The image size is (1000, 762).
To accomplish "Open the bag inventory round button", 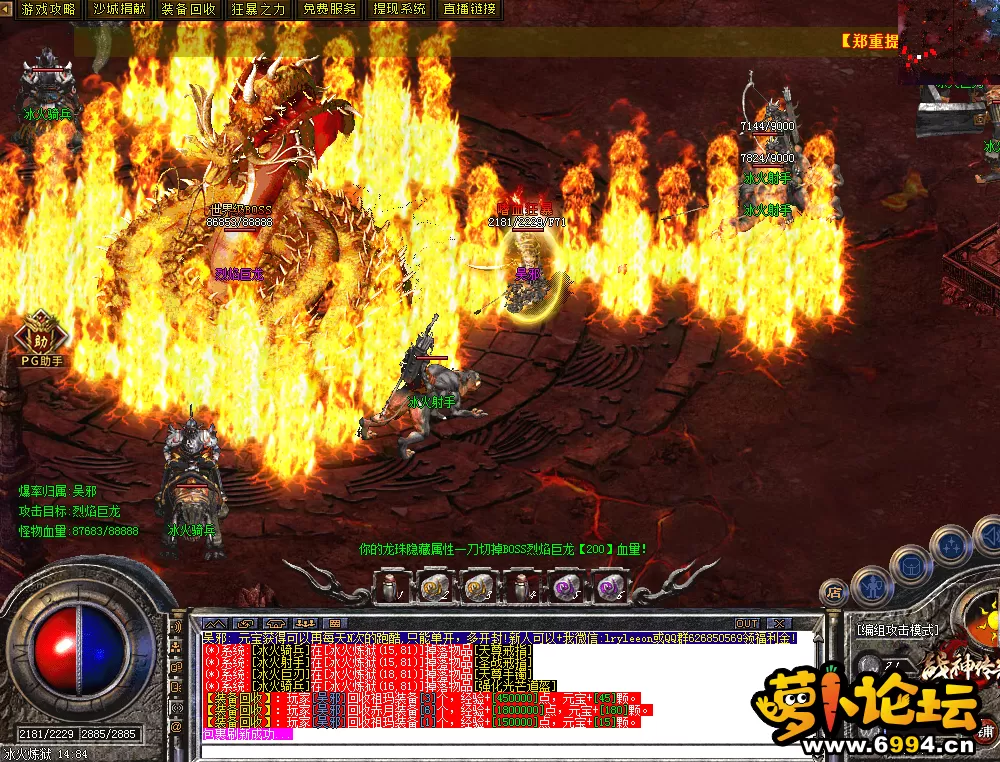I will point(911,566).
